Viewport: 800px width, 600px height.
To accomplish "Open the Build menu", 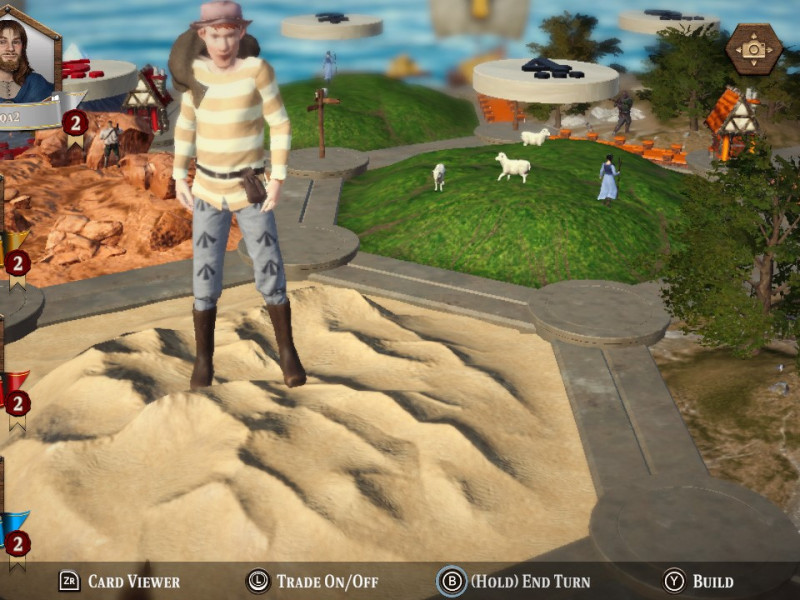I will tap(700, 581).
